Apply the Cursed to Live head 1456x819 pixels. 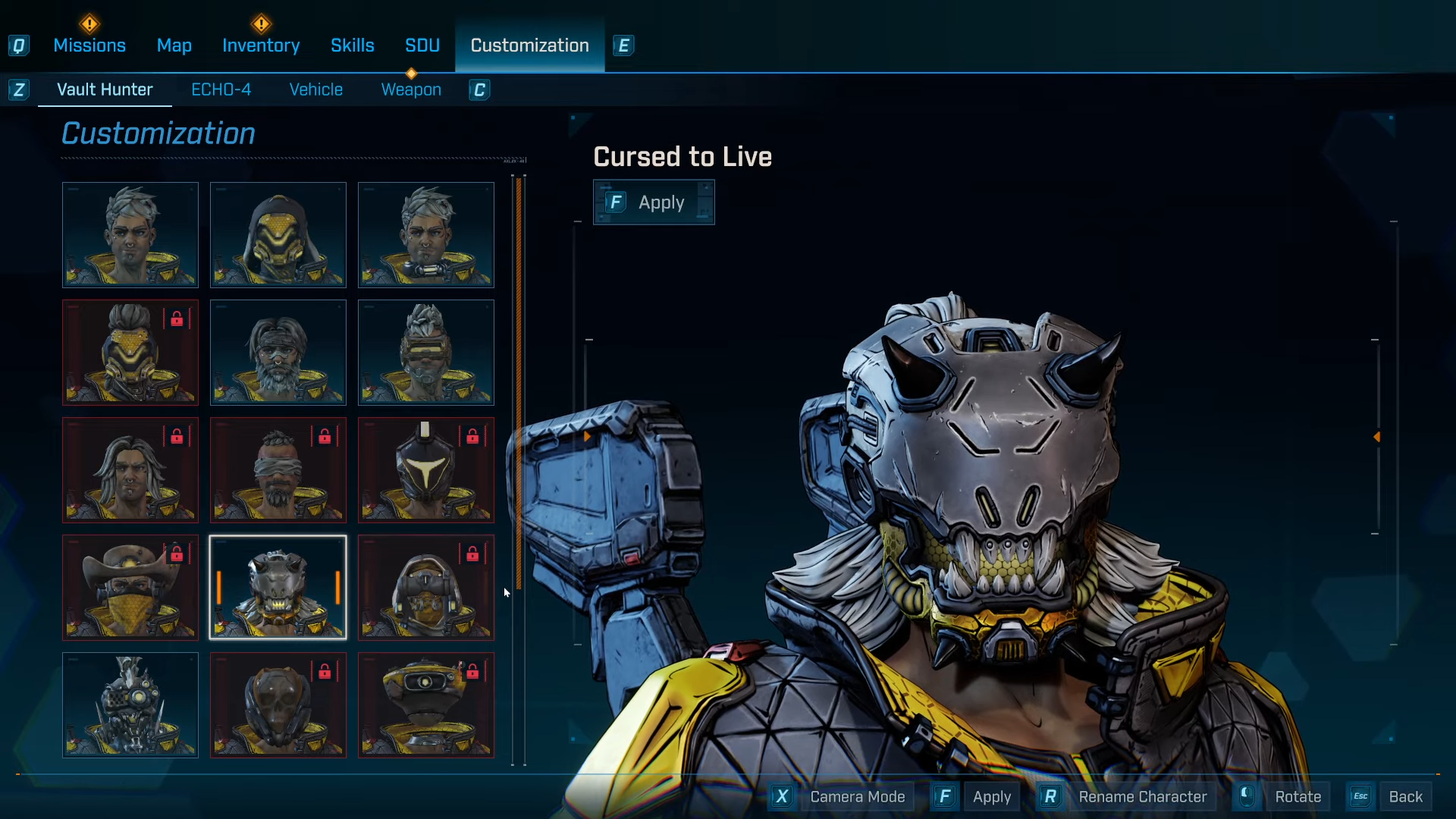pyautogui.click(x=654, y=202)
